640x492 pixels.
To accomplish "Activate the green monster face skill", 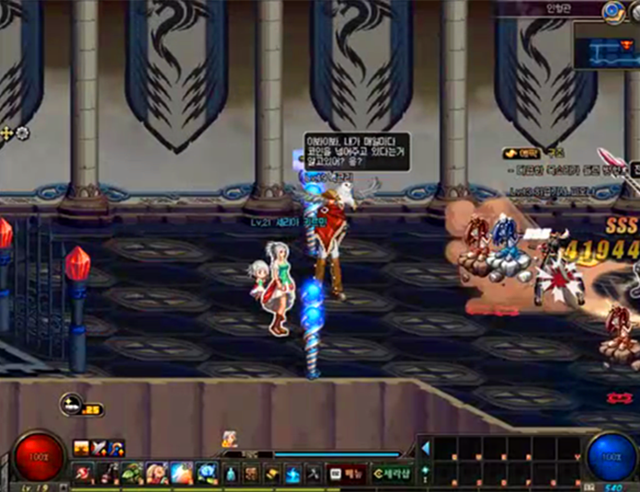I will 133,472.
